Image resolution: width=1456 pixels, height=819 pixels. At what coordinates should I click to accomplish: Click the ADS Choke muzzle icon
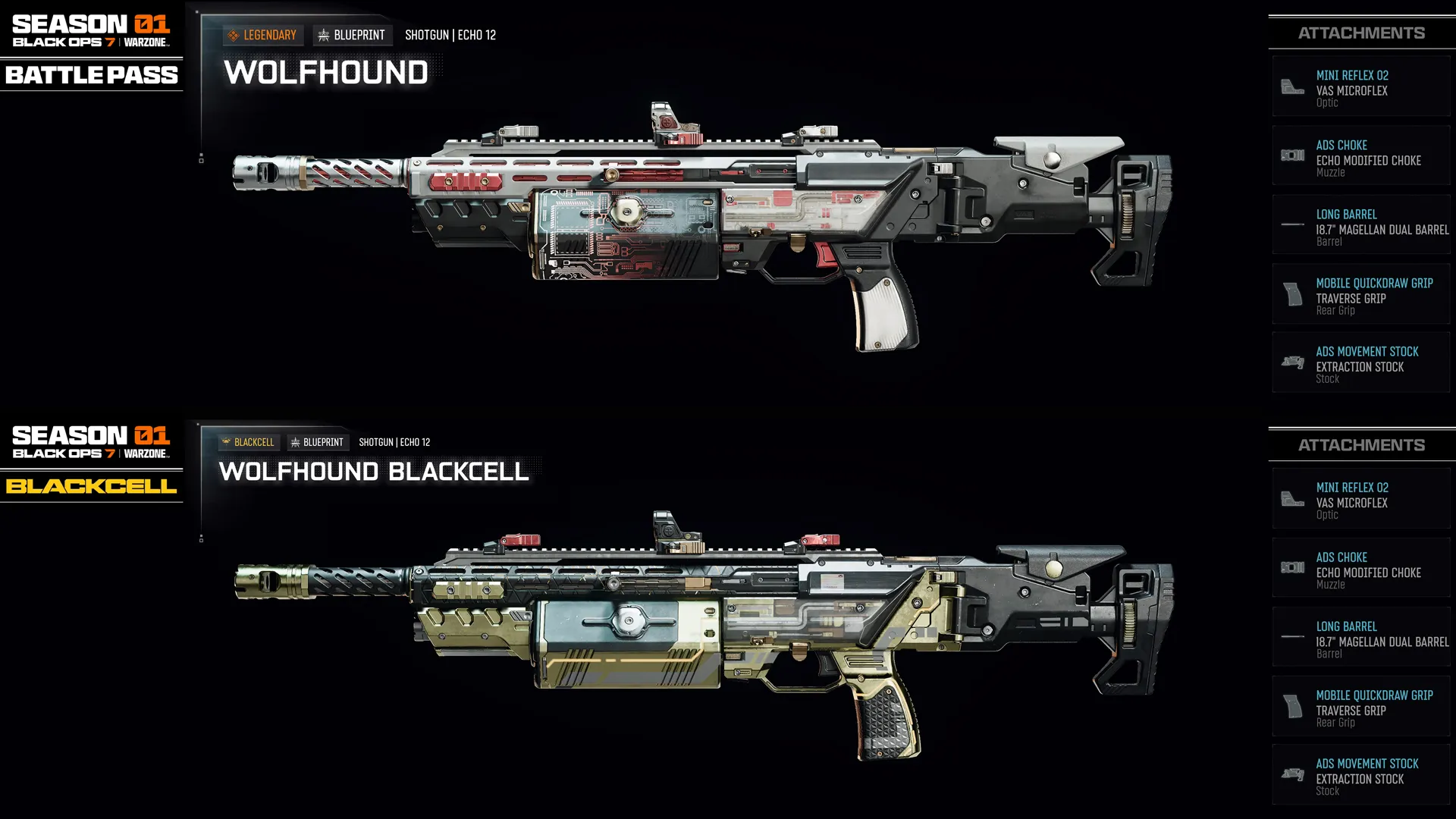tap(1292, 155)
